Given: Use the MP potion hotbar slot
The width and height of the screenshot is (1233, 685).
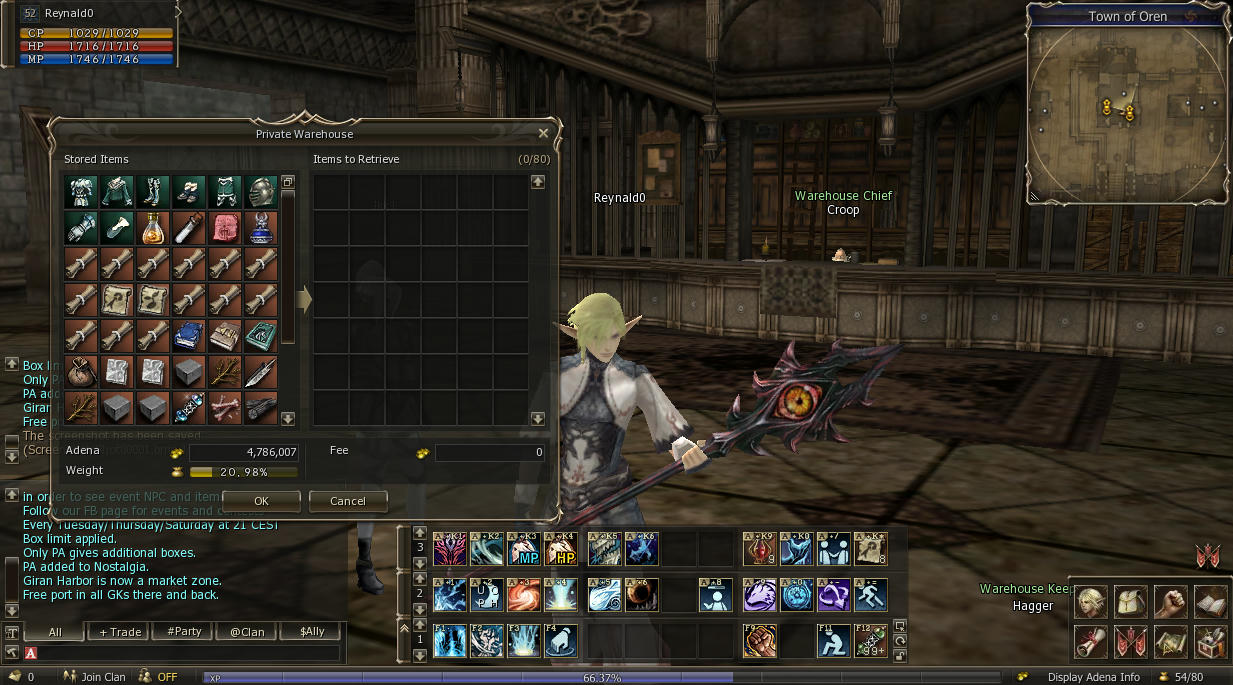Looking at the screenshot, I should click(x=524, y=548).
